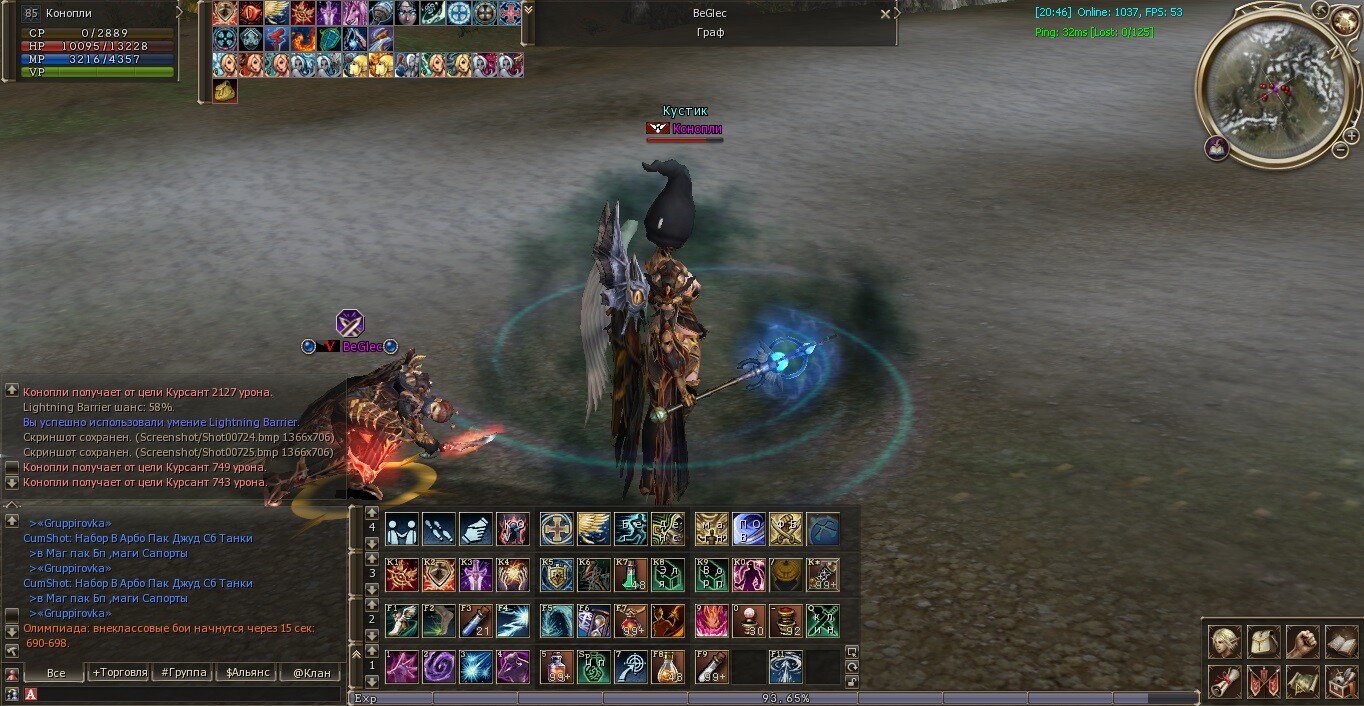Activate the lightning skill in slot F4

pos(513,621)
